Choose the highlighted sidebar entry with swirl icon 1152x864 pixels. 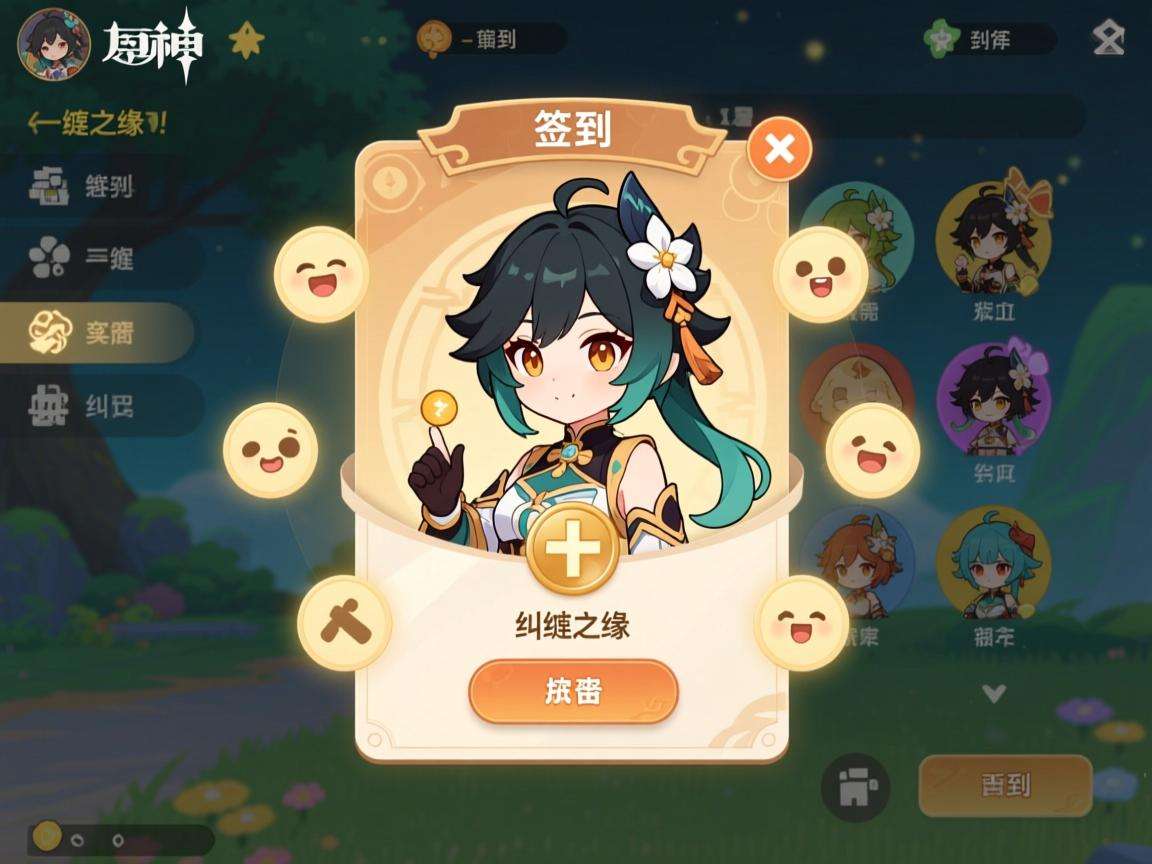[x=95, y=333]
